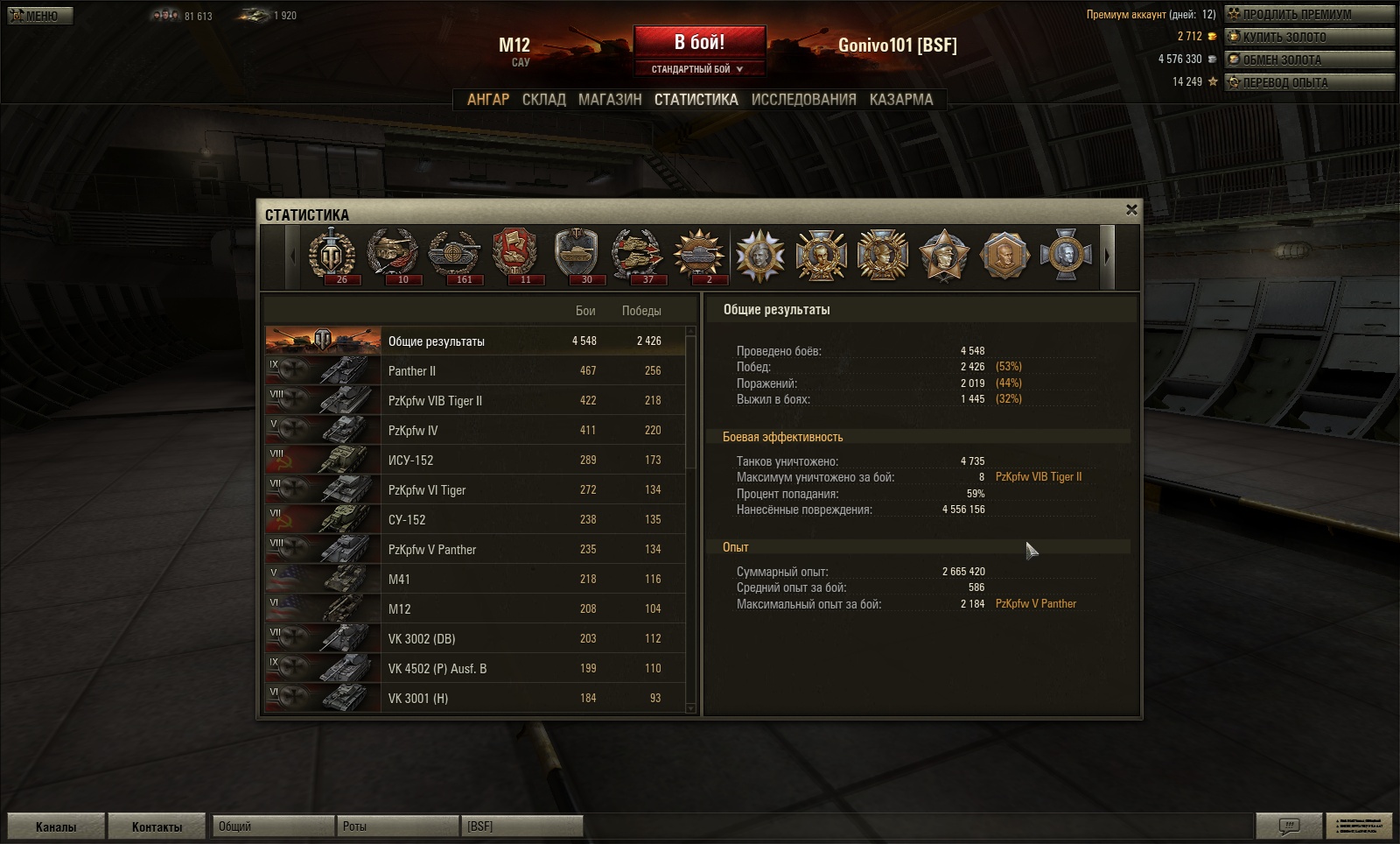Switch to the Роты chat tab
The image size is (1400, 844).
click(x=396, y=826)
